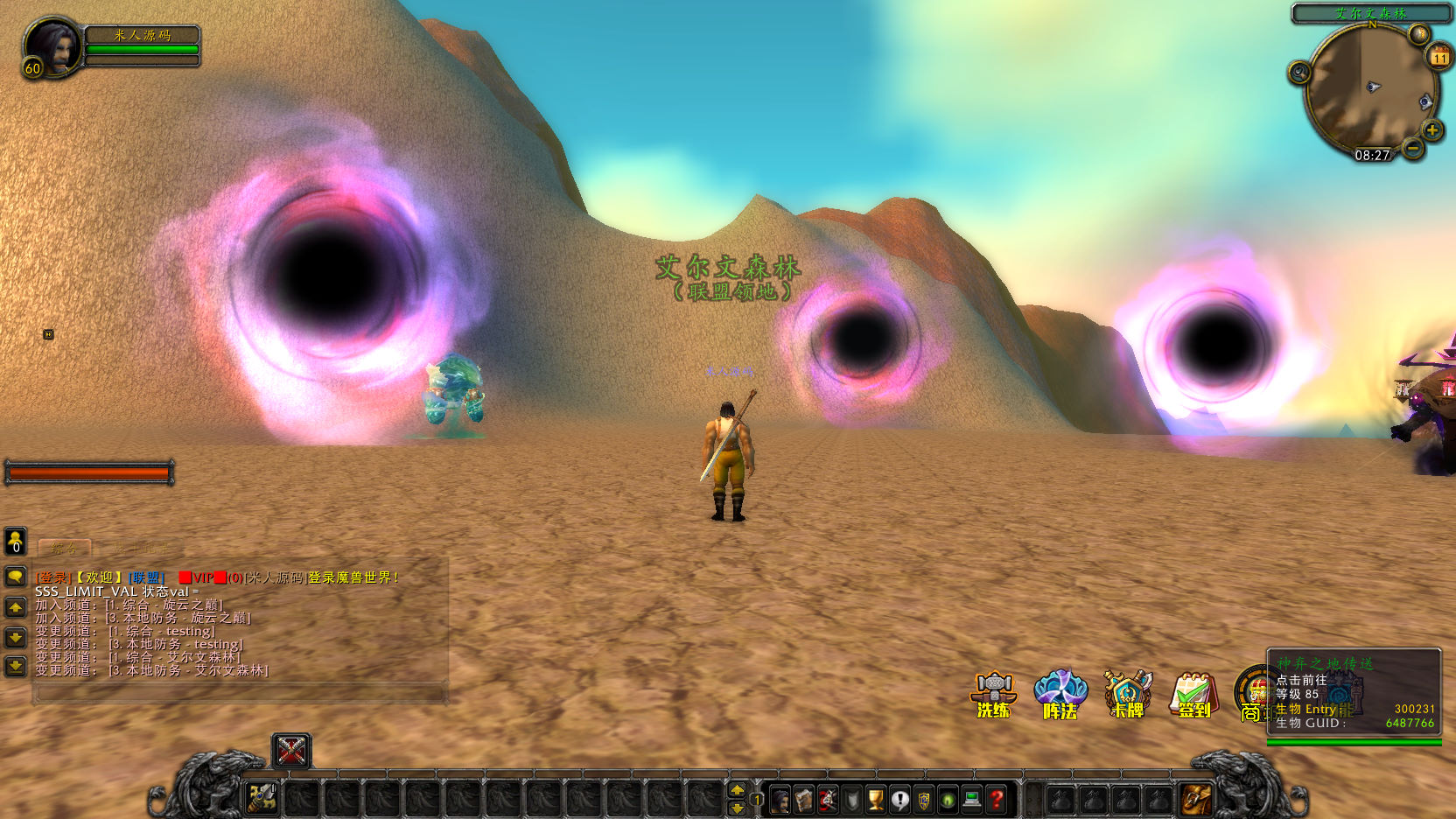Open the spellbook micro button
The height and width of the screenshot is (819, 1456).
tap(803, 799)
